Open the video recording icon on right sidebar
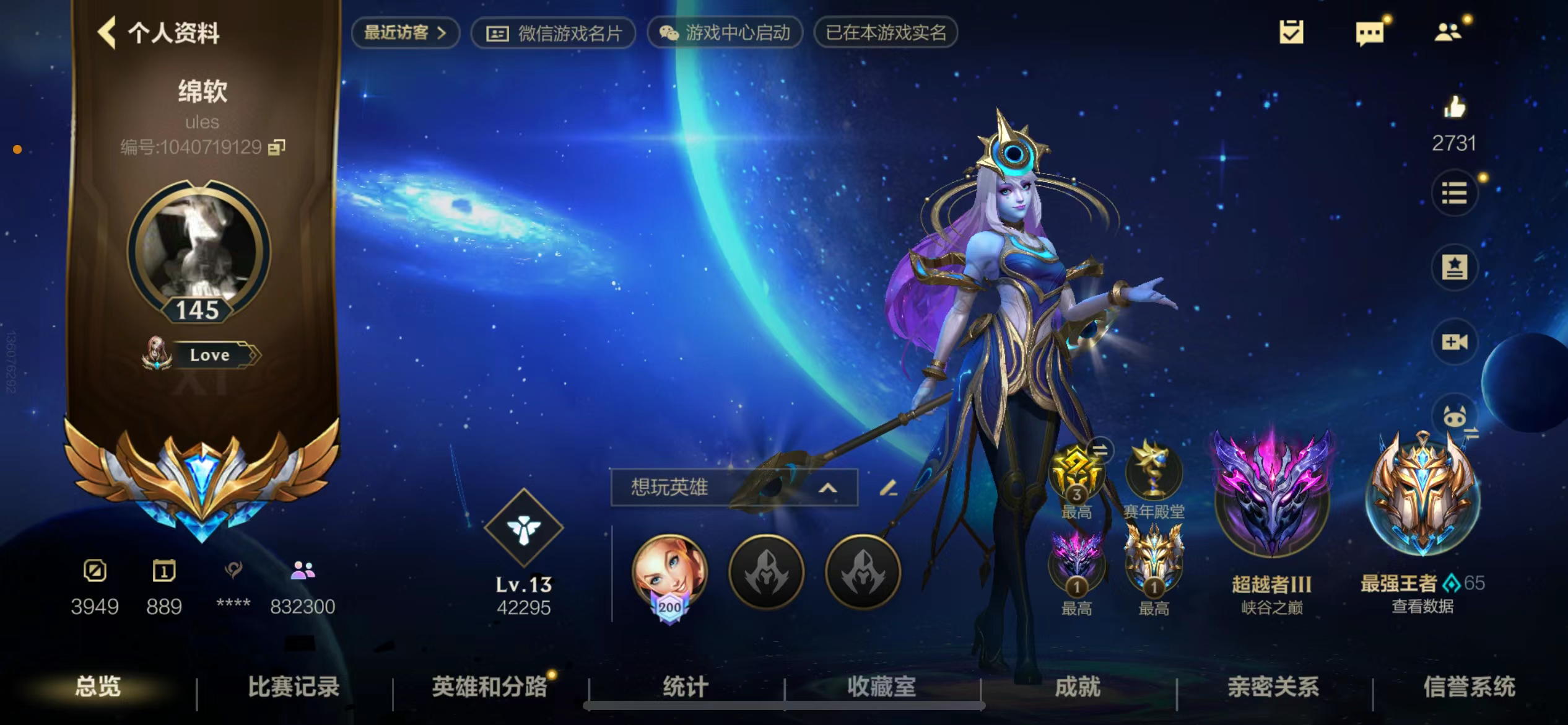The height and width of the screenshot is (725, 1568). point(1455,342)
